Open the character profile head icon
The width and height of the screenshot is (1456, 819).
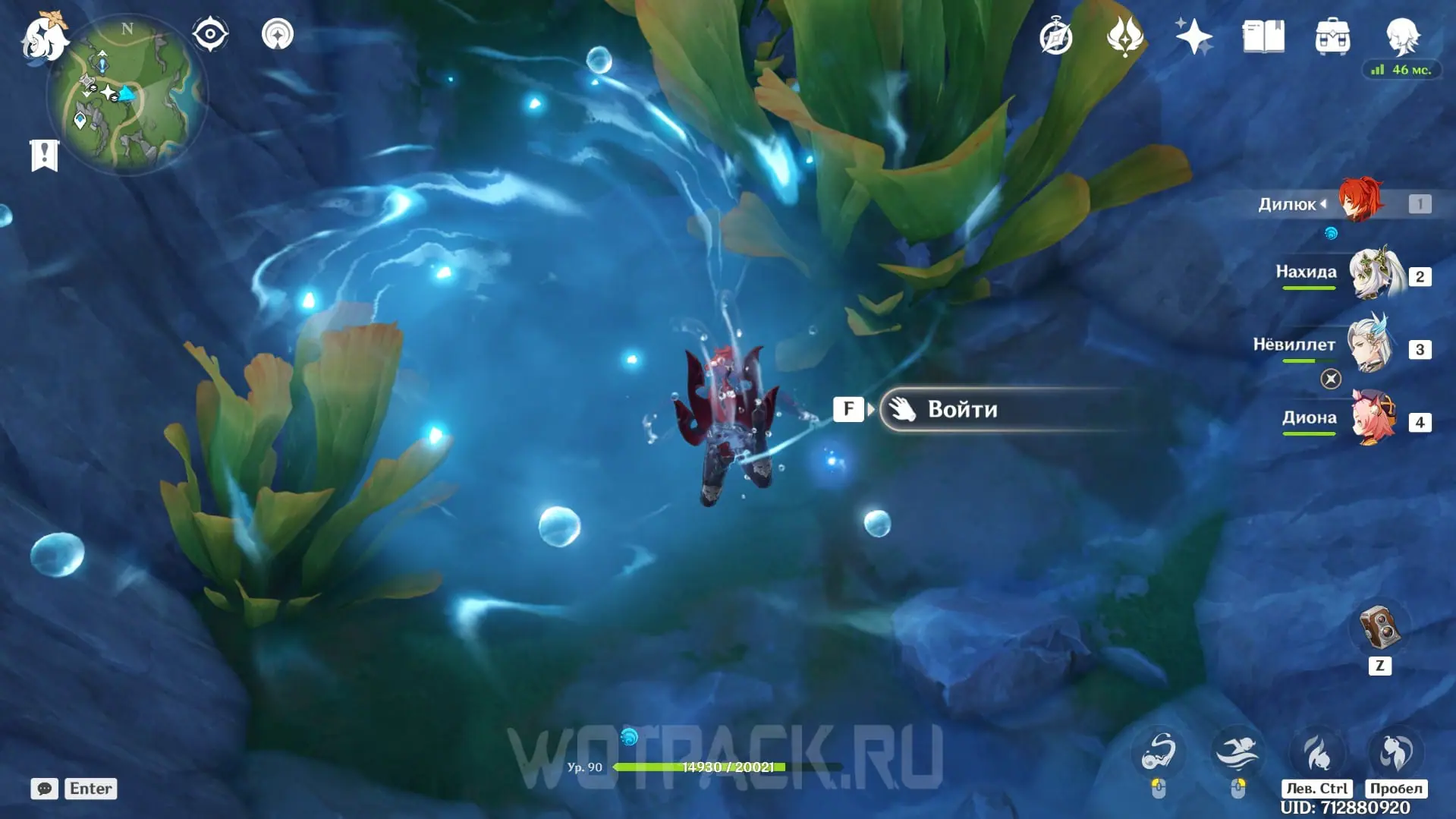pyautogui.click(x=1401, y=35)
